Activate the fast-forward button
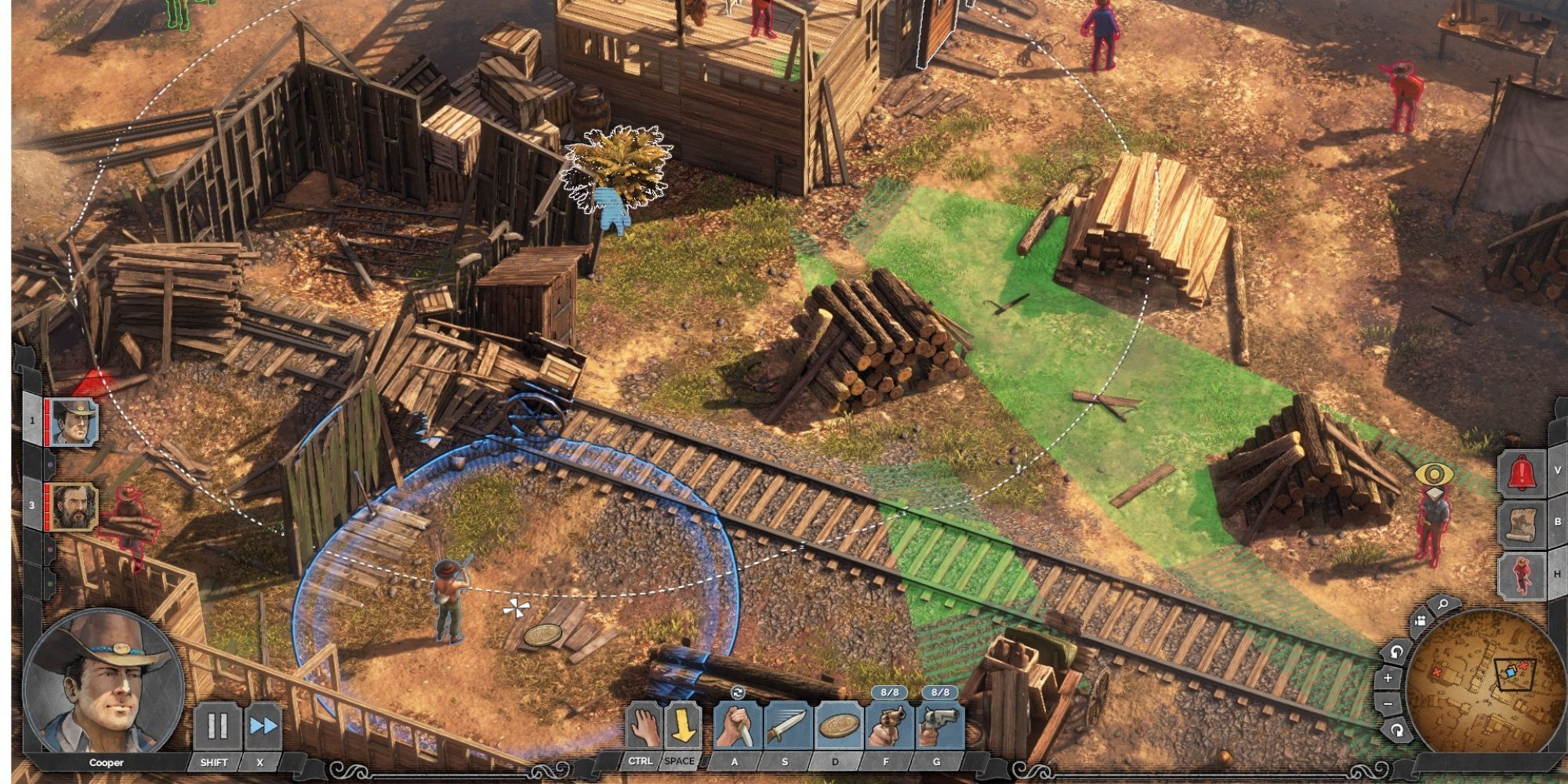1568x784 pixels. pos(263,726)
